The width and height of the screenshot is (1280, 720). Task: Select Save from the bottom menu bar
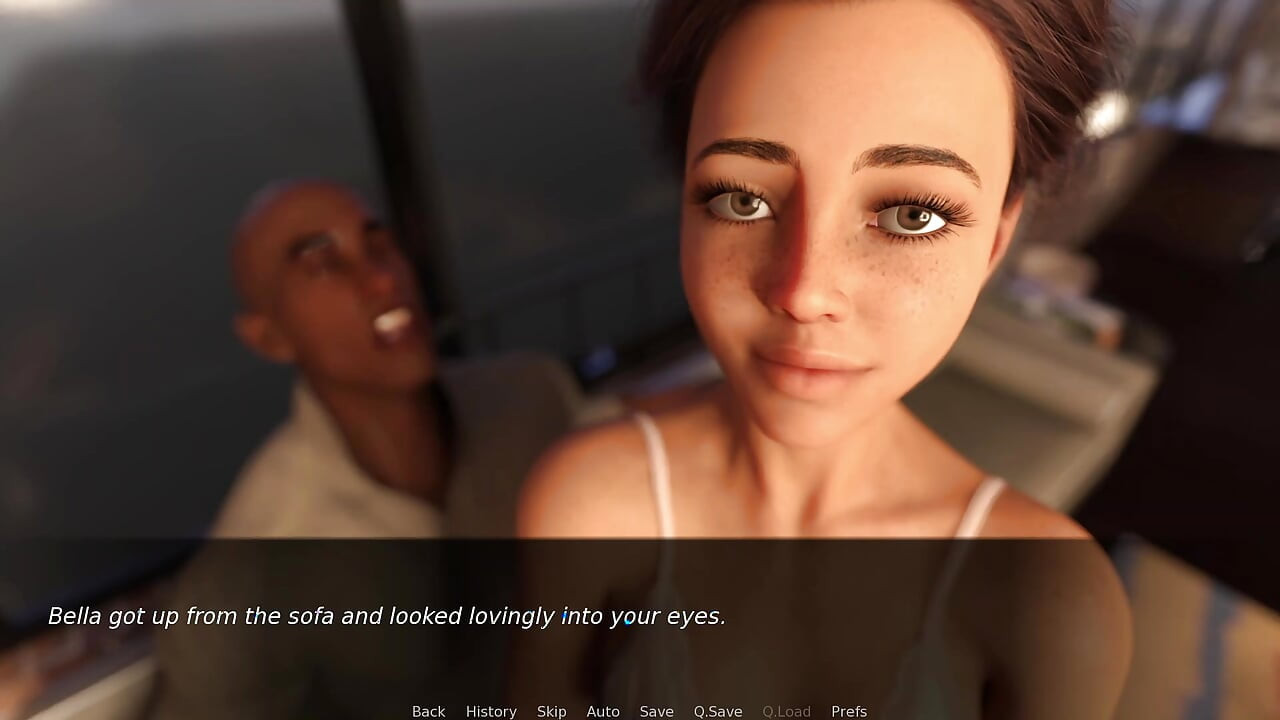coord(656,711)
